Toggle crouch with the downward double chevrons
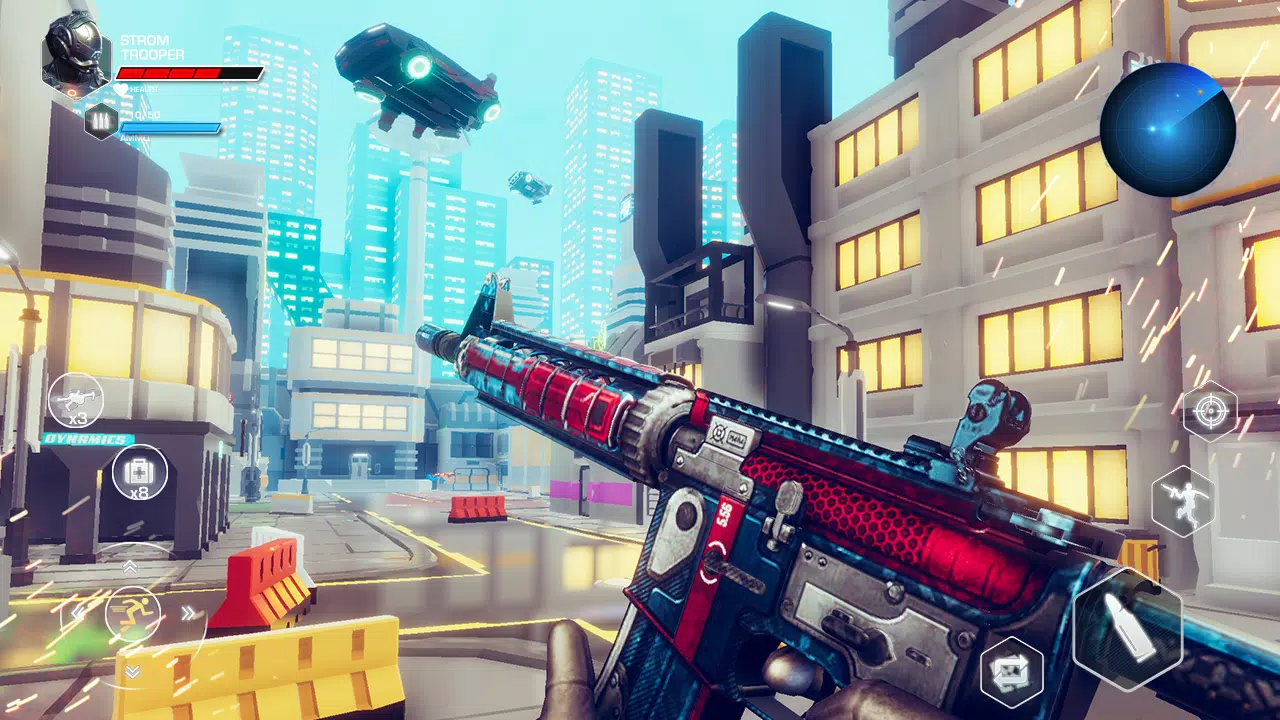The width and height of the screenshot is (1280, 720). tap(132, 670)
